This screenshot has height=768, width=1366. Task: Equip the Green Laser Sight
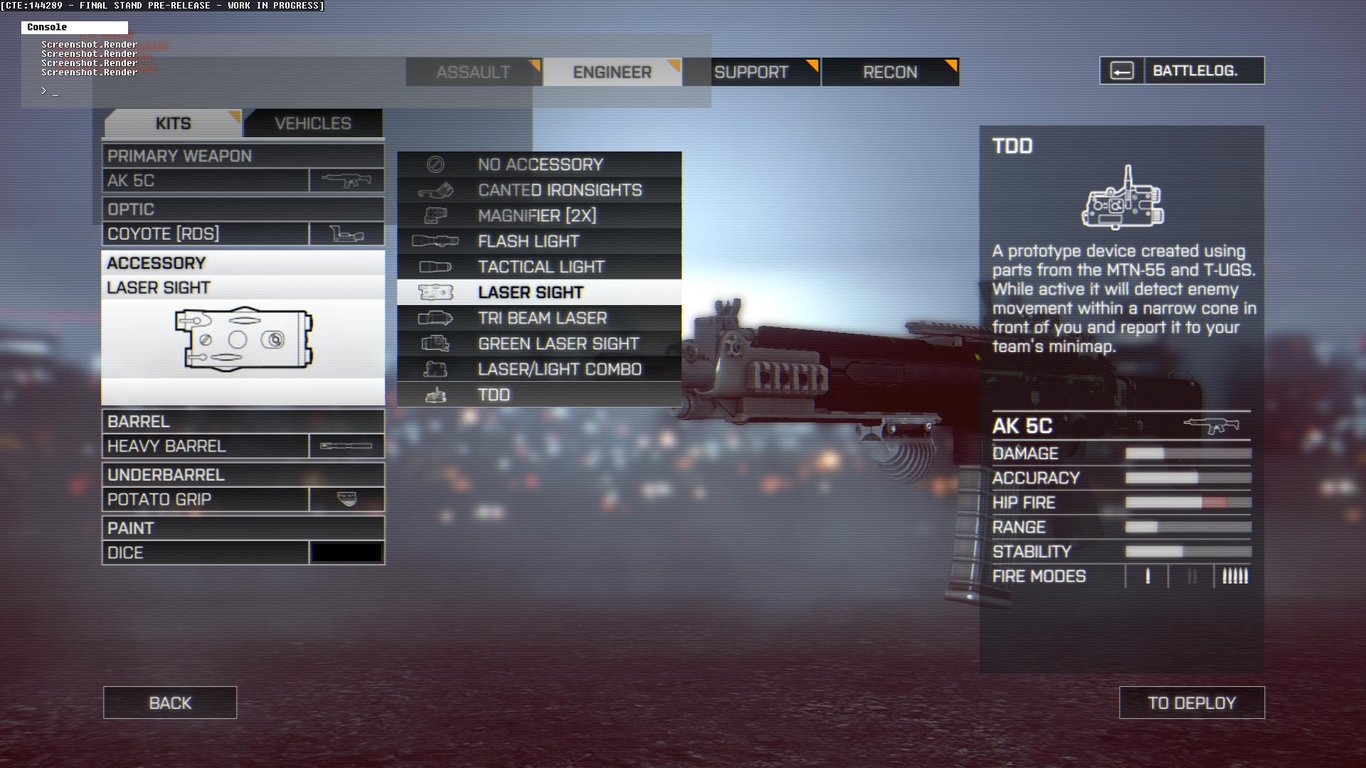[558, 343]
